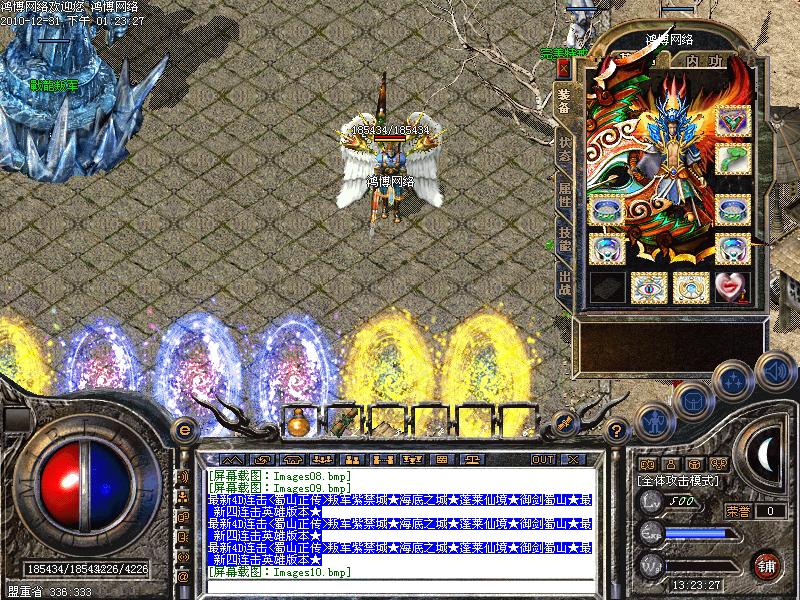
Task: Click the round 'e' button beside chat
Action: 183,430
